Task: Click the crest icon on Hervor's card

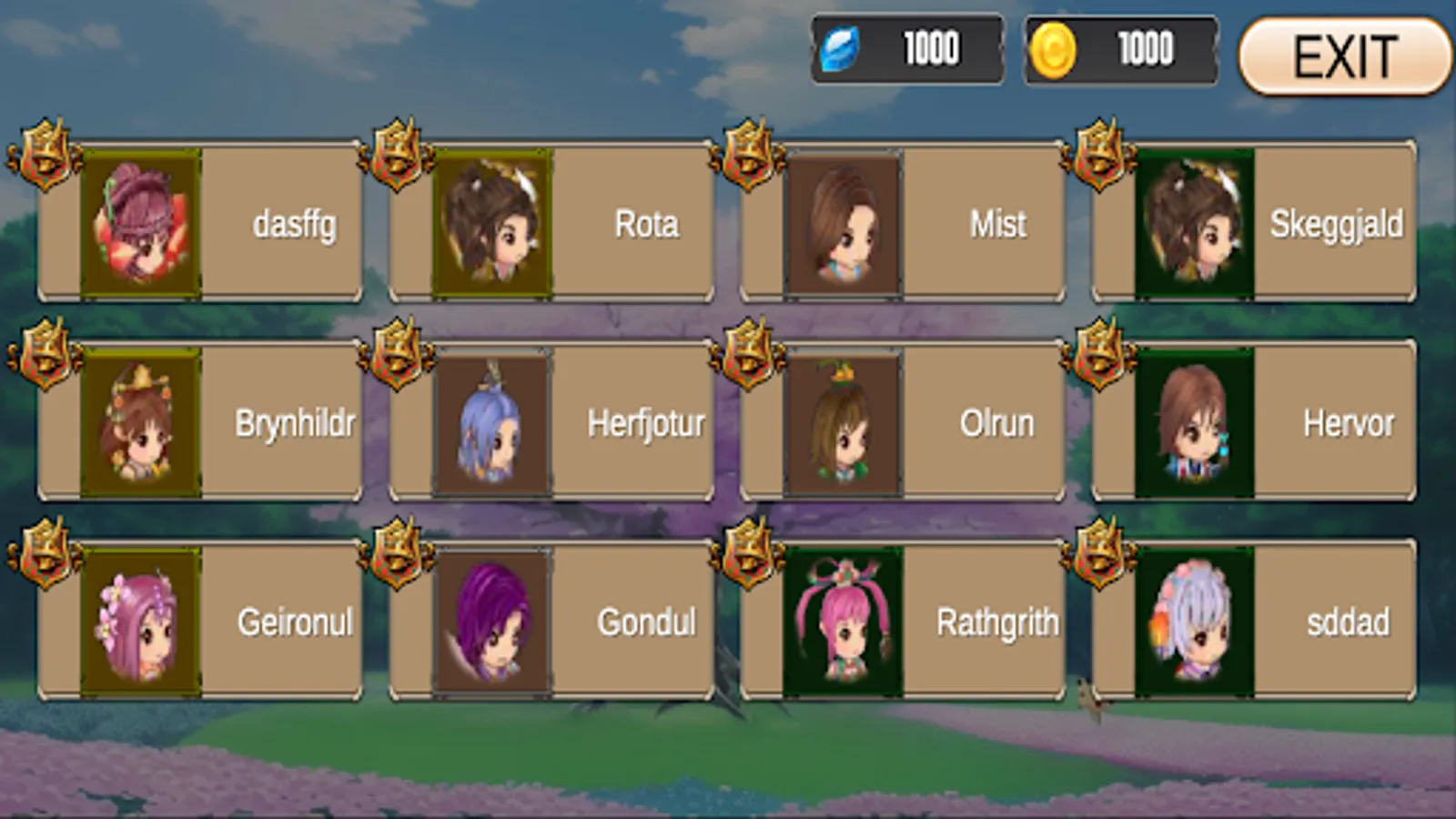Action: coord(1098,353)
